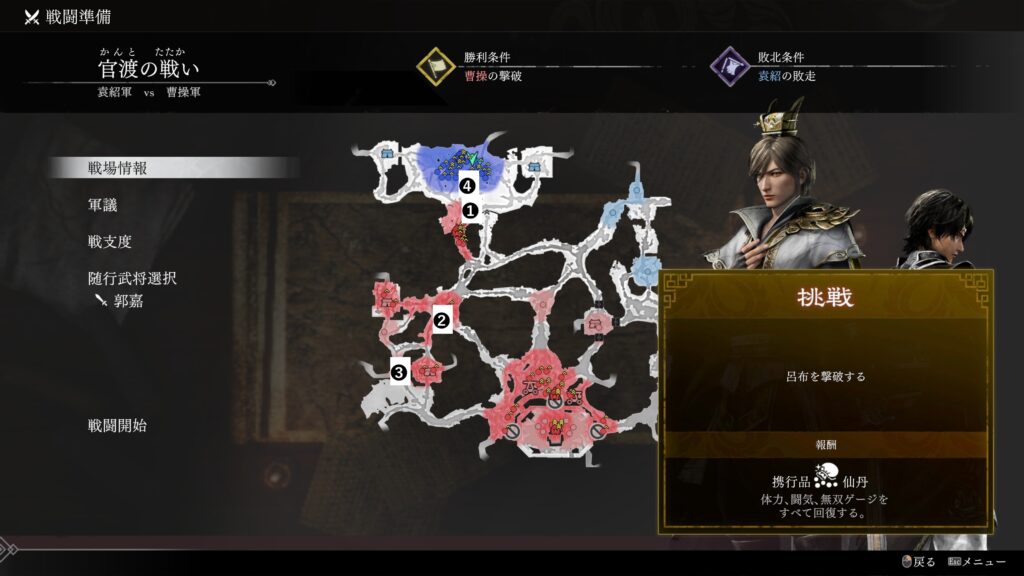Viewport: 1024px width, 576px height.
Task: Open the 挑戦 challenge panel header
Action: [x=824, y=299]
